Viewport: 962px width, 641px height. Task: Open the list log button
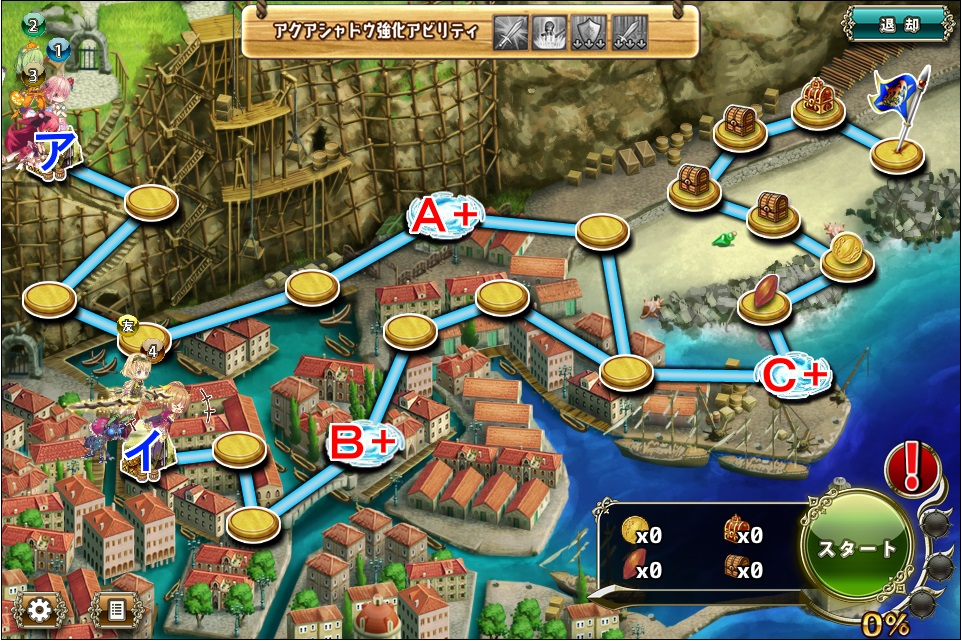(x=116, y=609)
